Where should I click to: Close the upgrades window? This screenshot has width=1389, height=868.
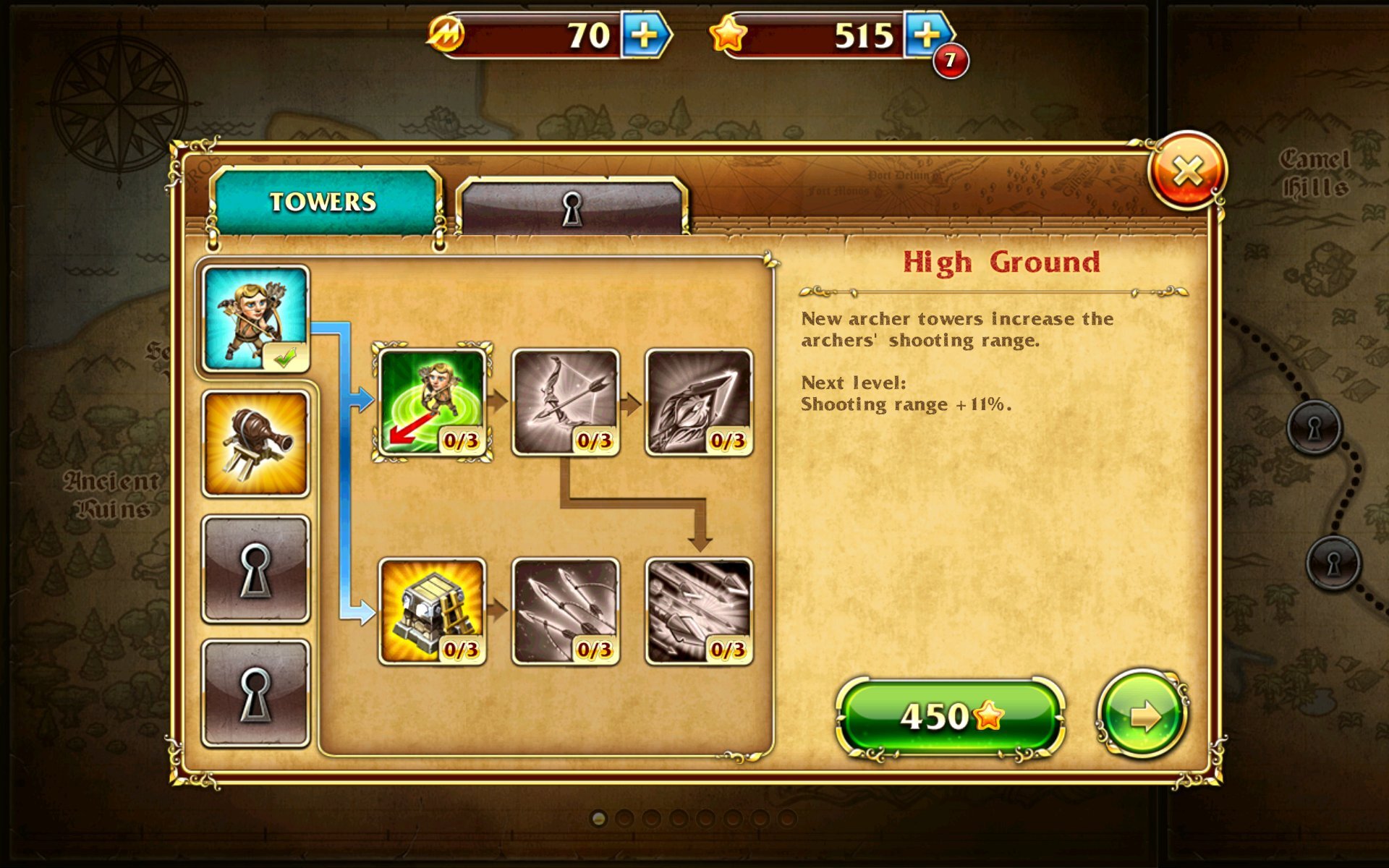(1186, 171)
